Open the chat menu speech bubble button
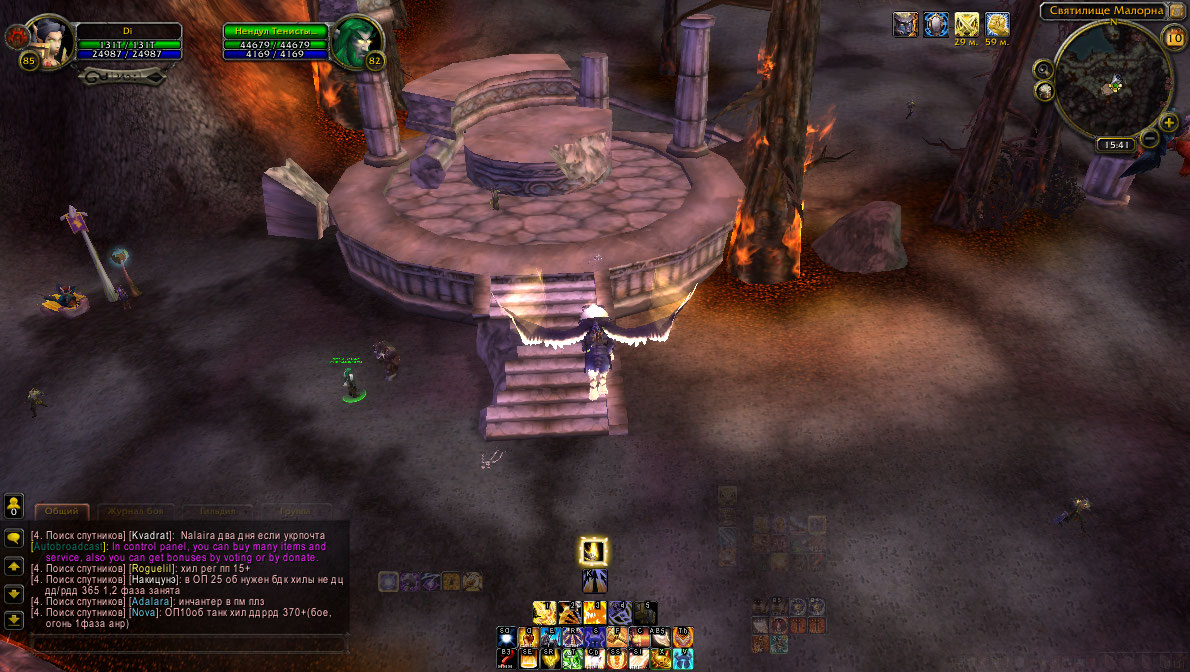1190x672 pixels. tap(14, 537)
